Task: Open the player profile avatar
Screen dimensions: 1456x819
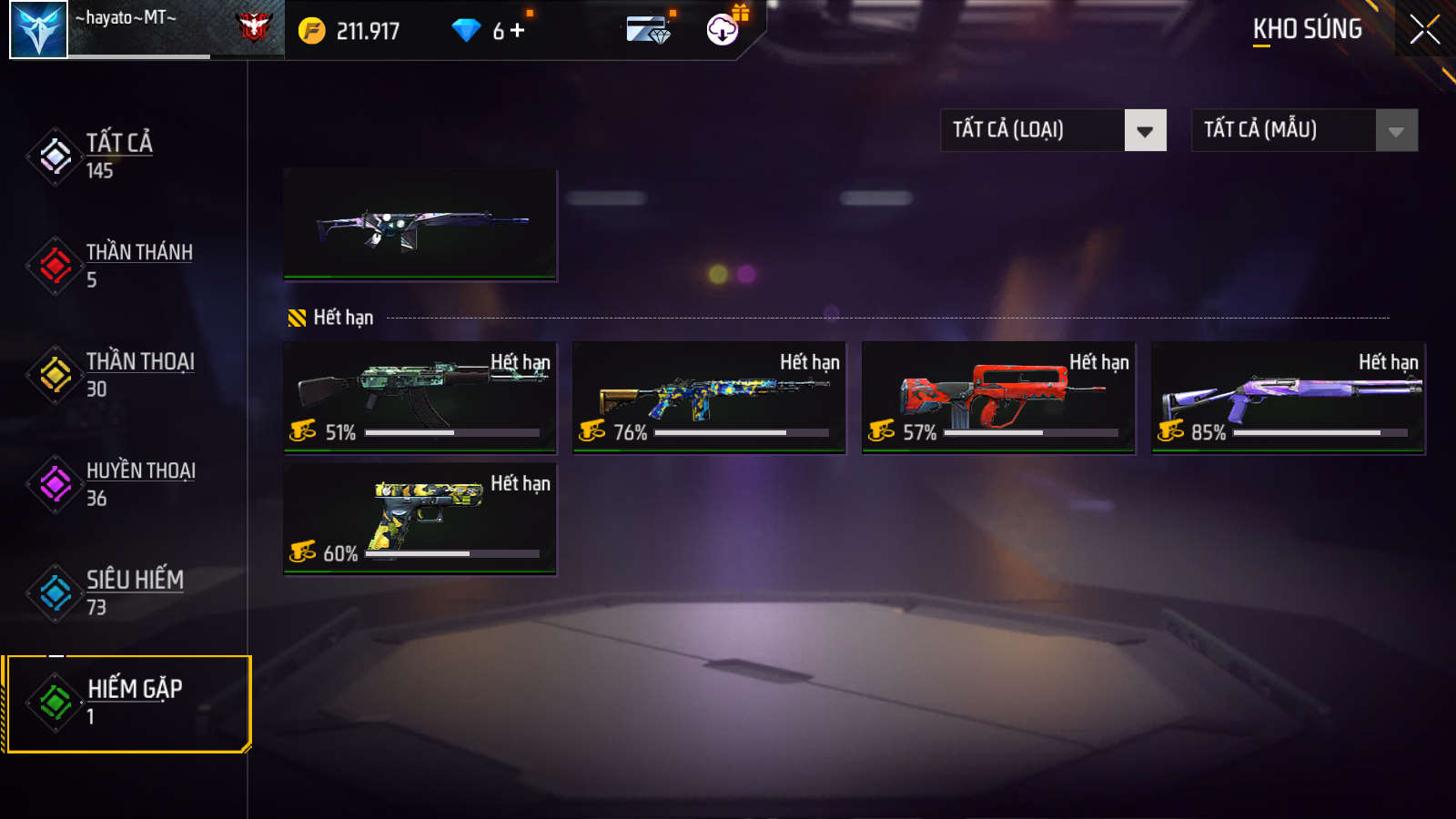Action: (x=38, y=30)
